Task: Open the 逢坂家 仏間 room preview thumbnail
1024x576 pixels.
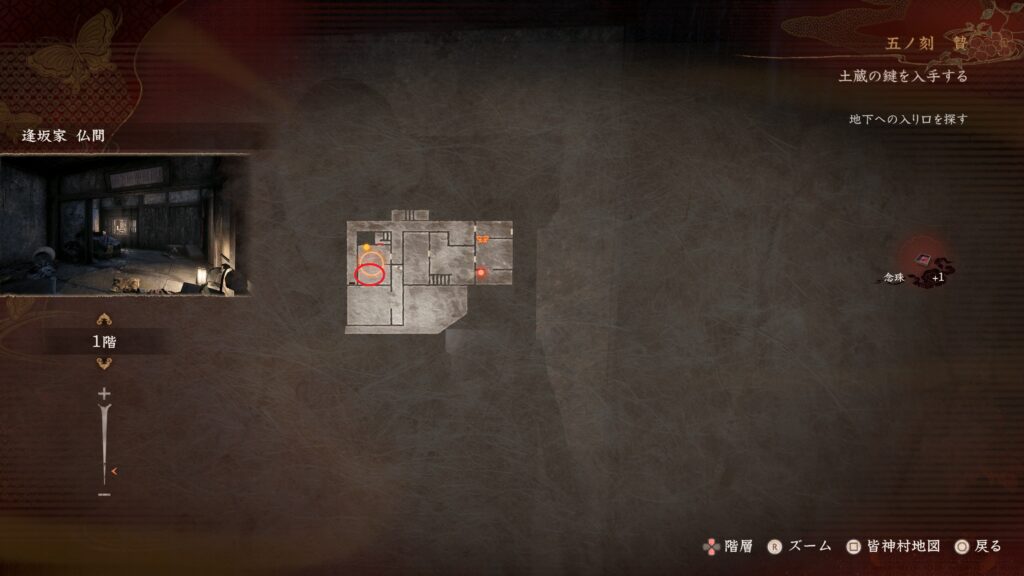Action: 125,226
